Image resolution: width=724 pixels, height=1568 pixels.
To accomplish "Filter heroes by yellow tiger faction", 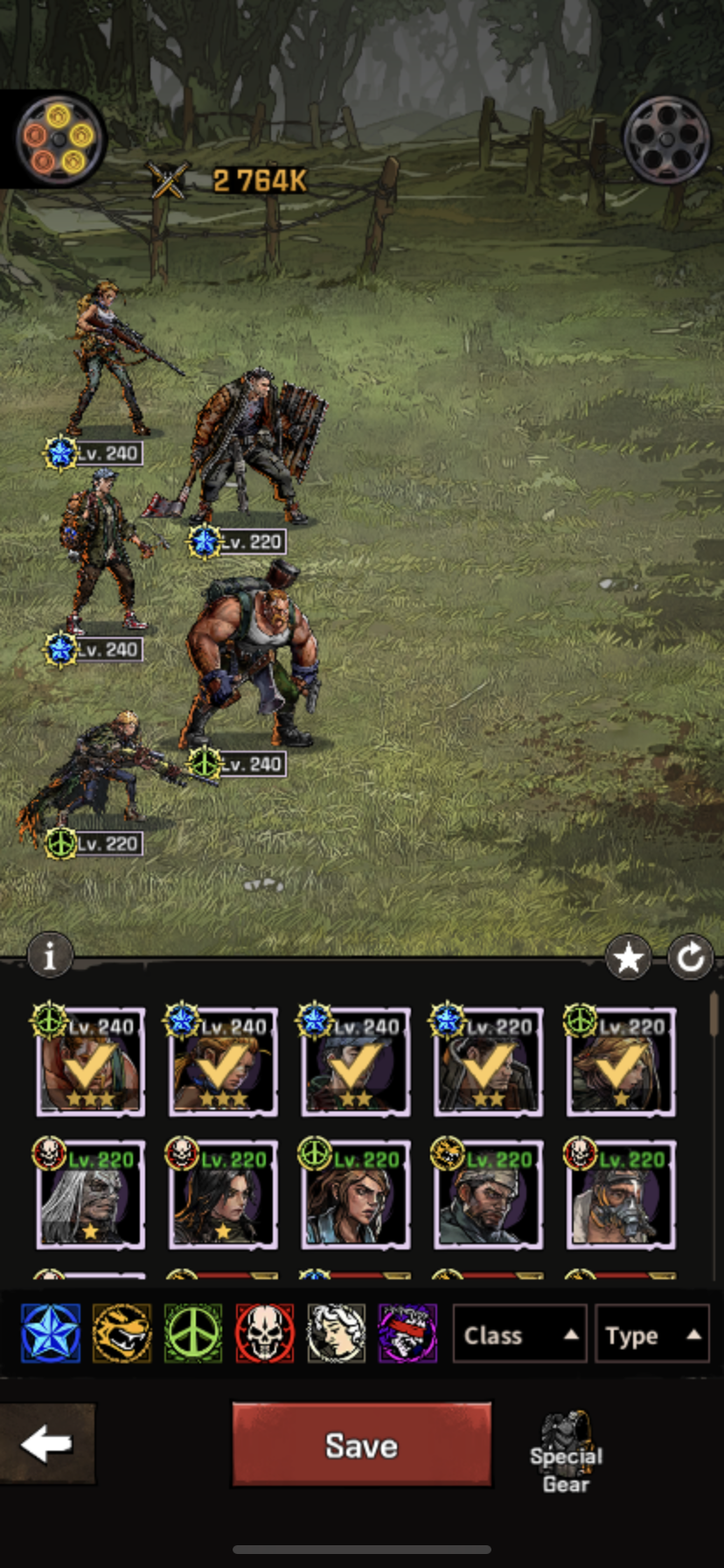I will pos(122,1333).
